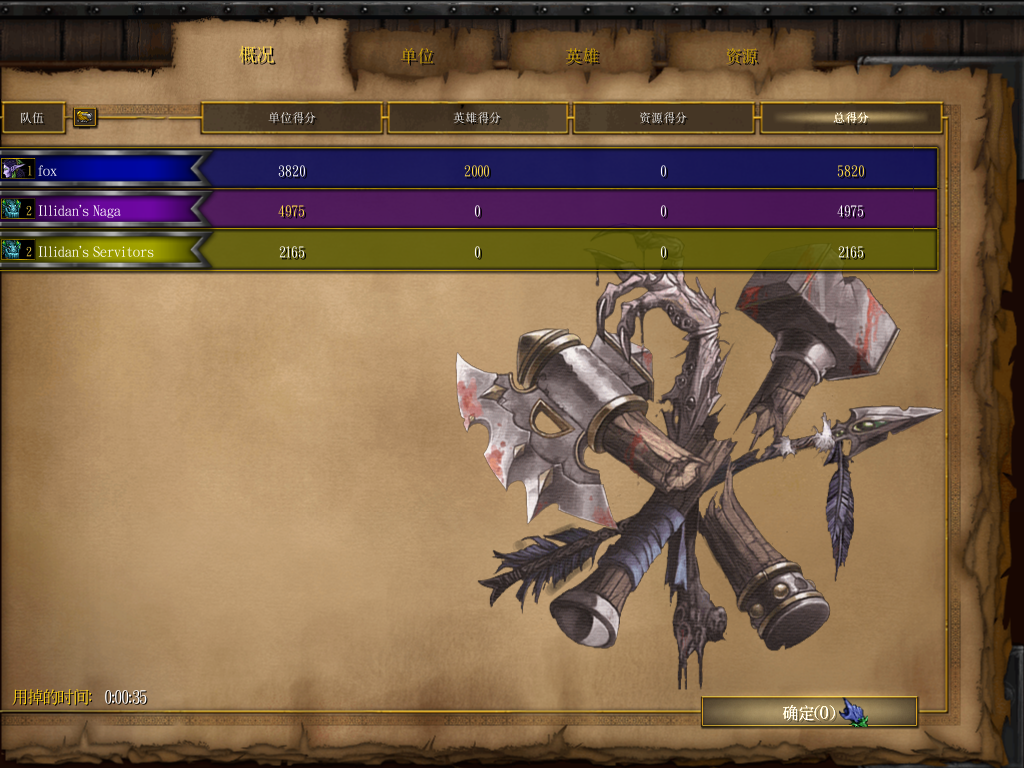Click the 资源得分 resource score header

[663, 117]
